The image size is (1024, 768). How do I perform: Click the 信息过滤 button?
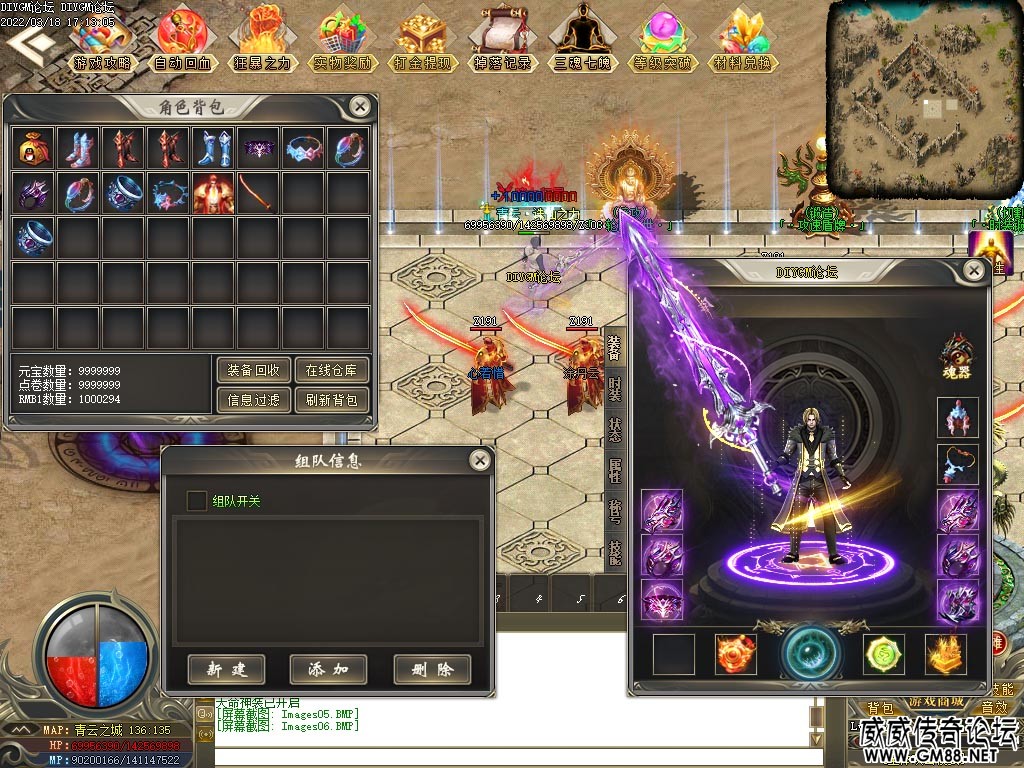[254, 401]
